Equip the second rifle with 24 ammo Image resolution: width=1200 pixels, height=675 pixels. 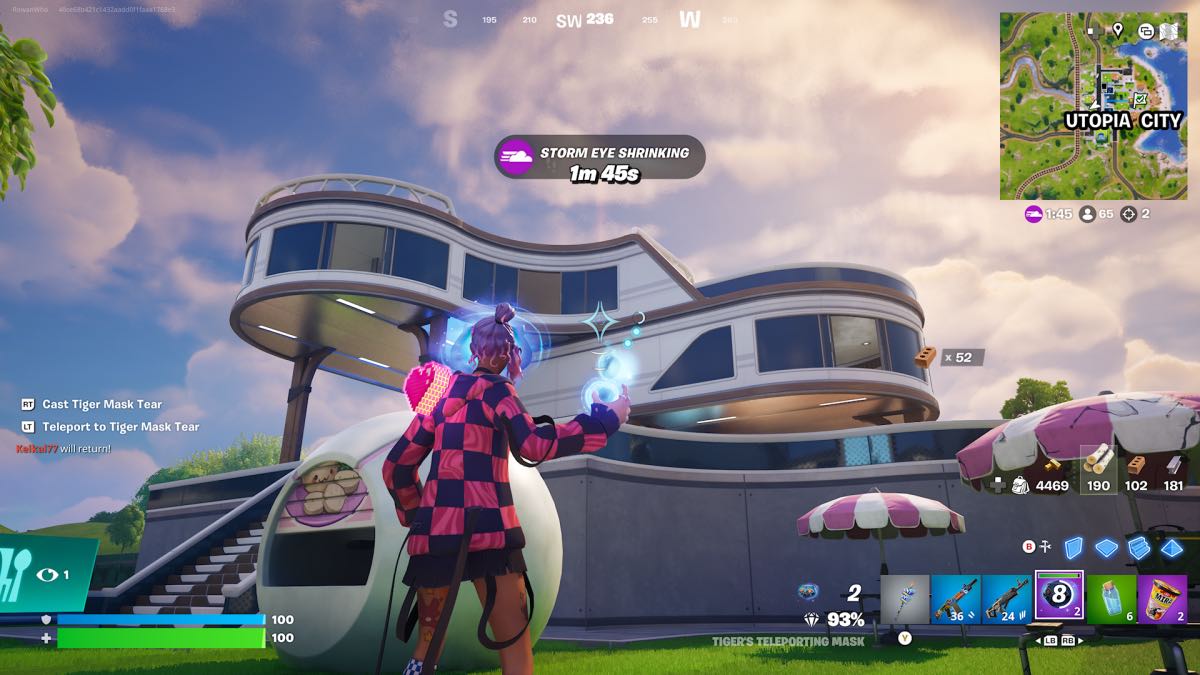click(1007, 599)
